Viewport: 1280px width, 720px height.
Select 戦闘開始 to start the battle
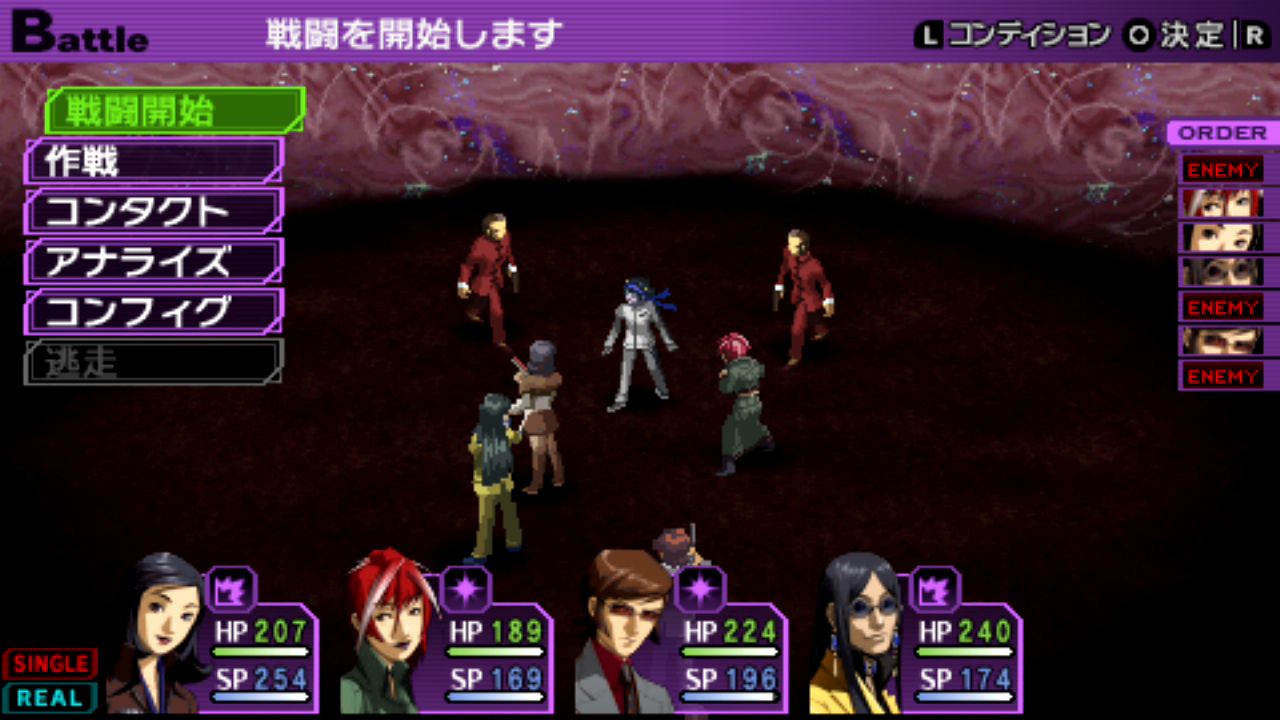pyautogui.click(x=172, y=111)
